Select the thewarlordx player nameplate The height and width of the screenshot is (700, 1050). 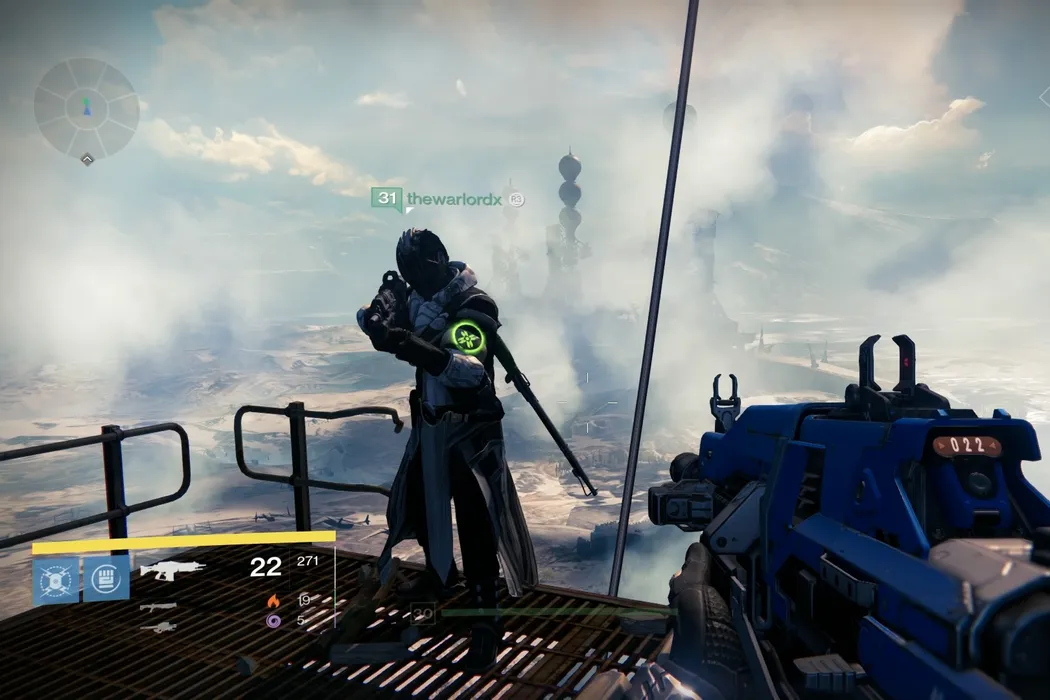[x=453, y=199]
